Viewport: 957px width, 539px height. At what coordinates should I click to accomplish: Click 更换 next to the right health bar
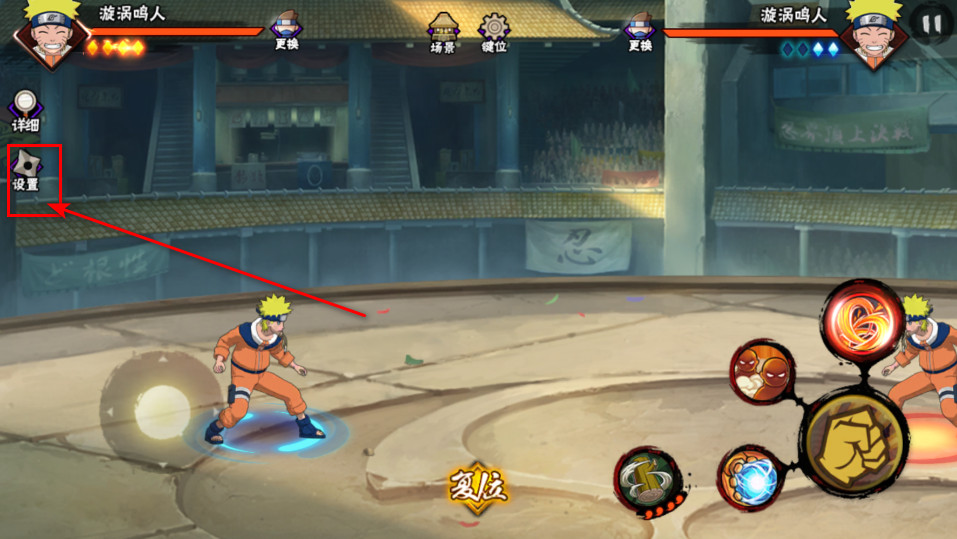[641, 29]
